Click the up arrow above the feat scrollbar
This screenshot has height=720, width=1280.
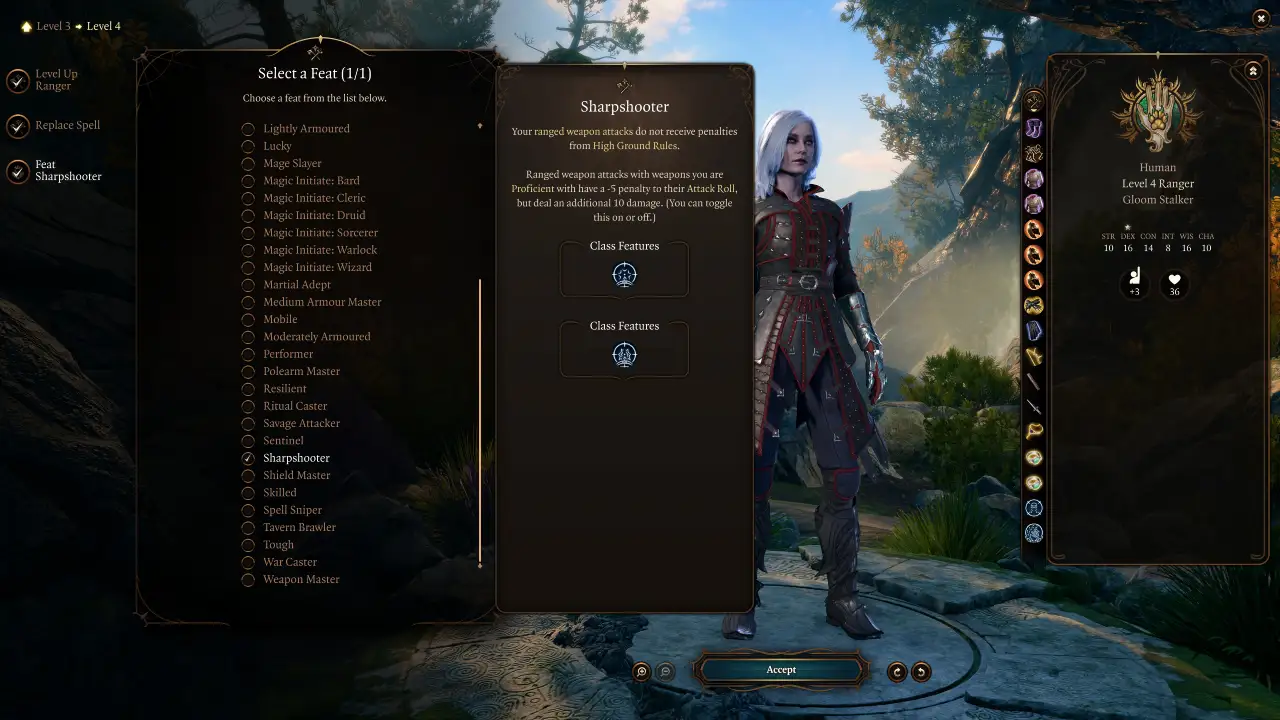click(480, 127)
